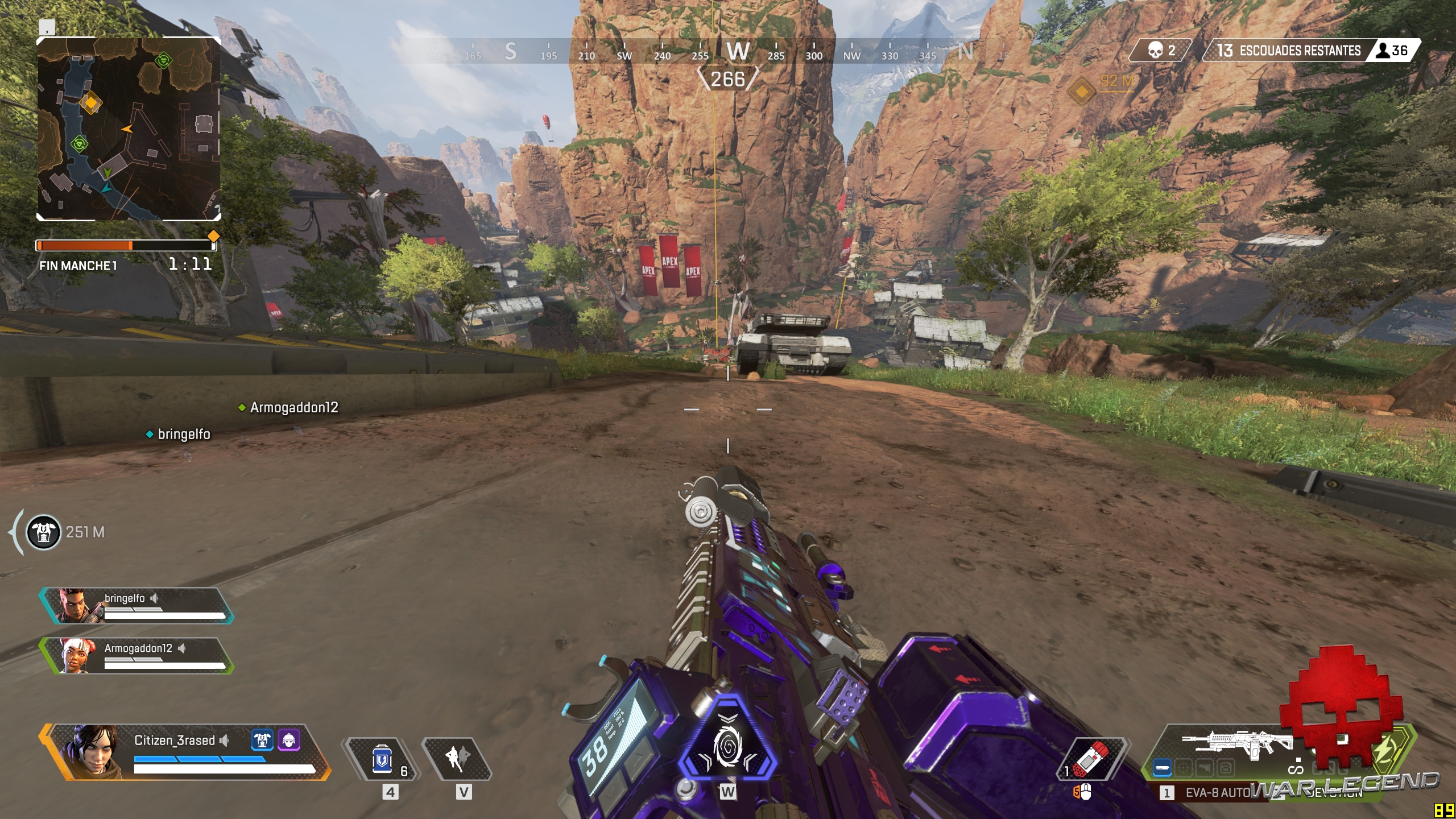
Task: Use the red healing item slot
Action: [x=1091, y=759]
